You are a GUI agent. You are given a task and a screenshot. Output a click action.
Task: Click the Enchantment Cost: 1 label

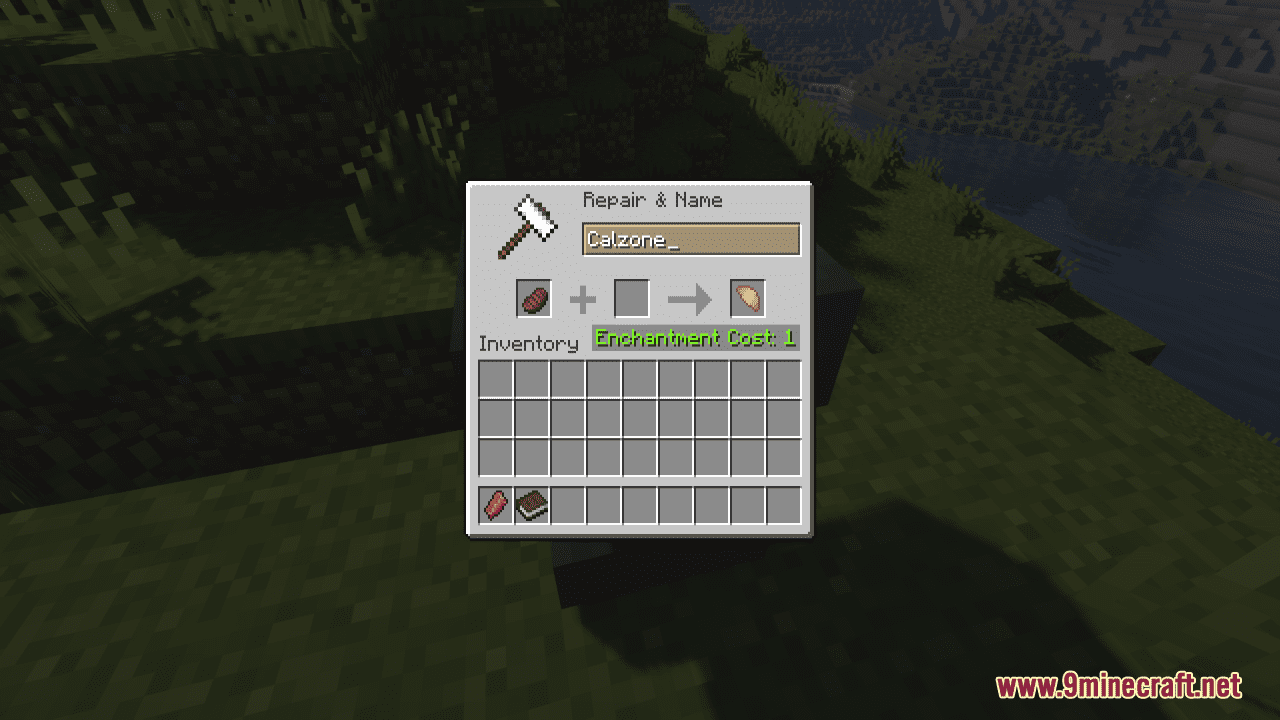pos(694,338)
